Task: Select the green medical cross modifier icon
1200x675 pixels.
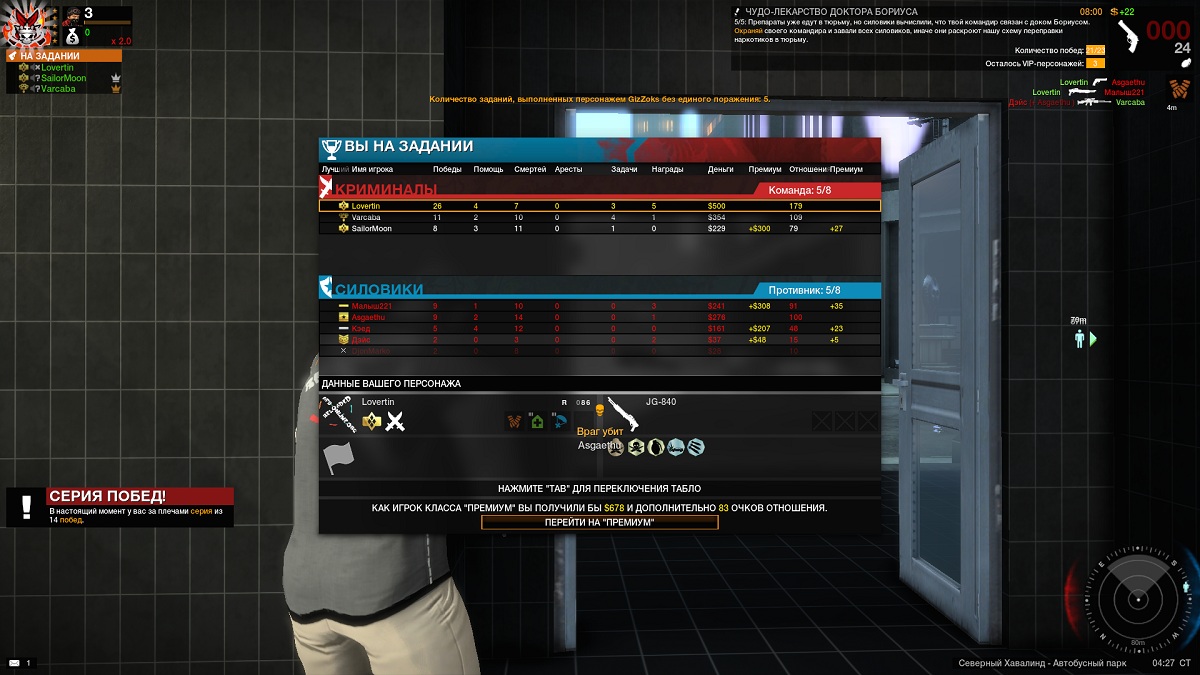Action: point(537,422)
